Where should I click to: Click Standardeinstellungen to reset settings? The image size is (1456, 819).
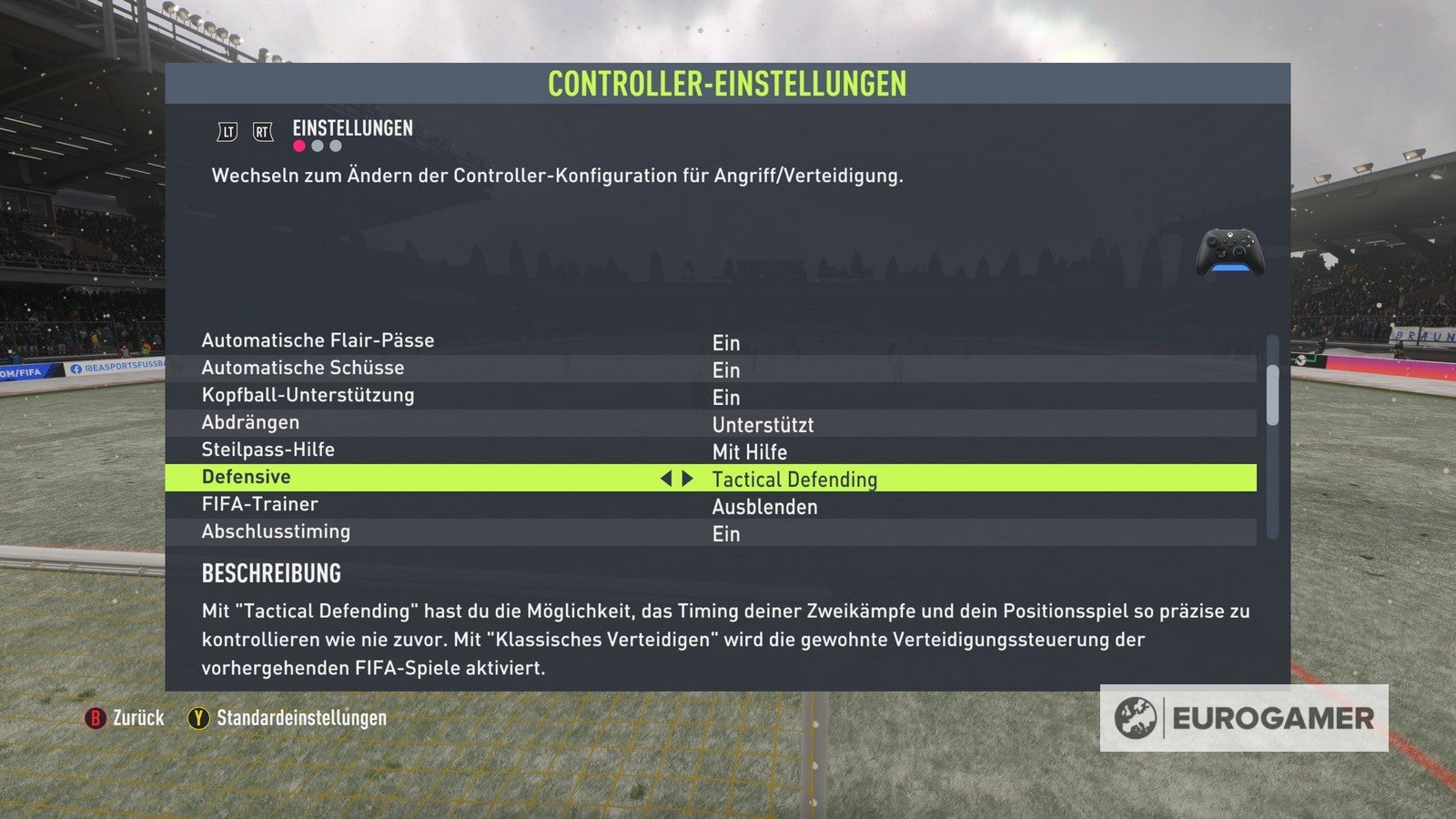[x=299, y=718]
